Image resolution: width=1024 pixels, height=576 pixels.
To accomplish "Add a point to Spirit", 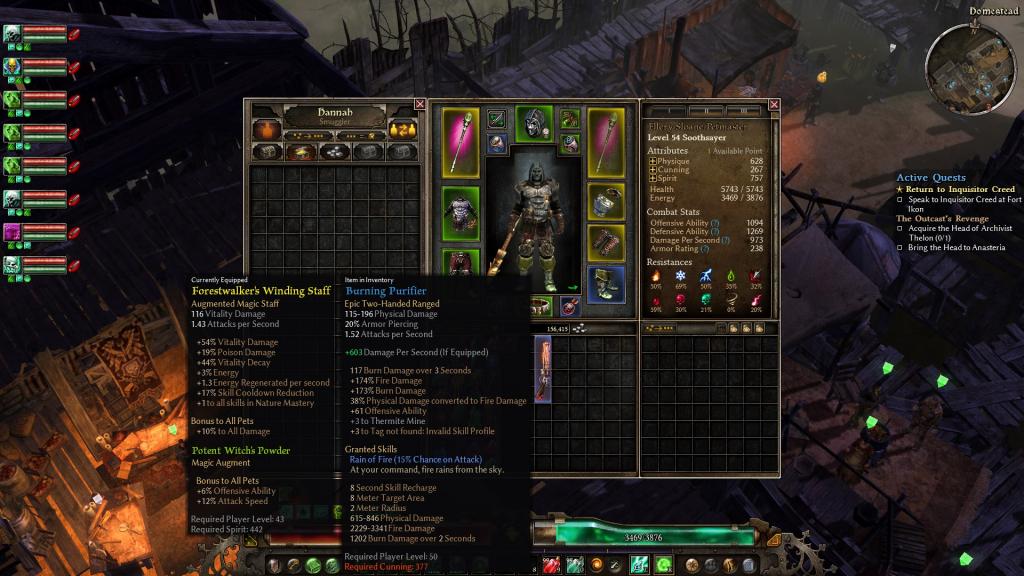I will click(x=653, y=179).
